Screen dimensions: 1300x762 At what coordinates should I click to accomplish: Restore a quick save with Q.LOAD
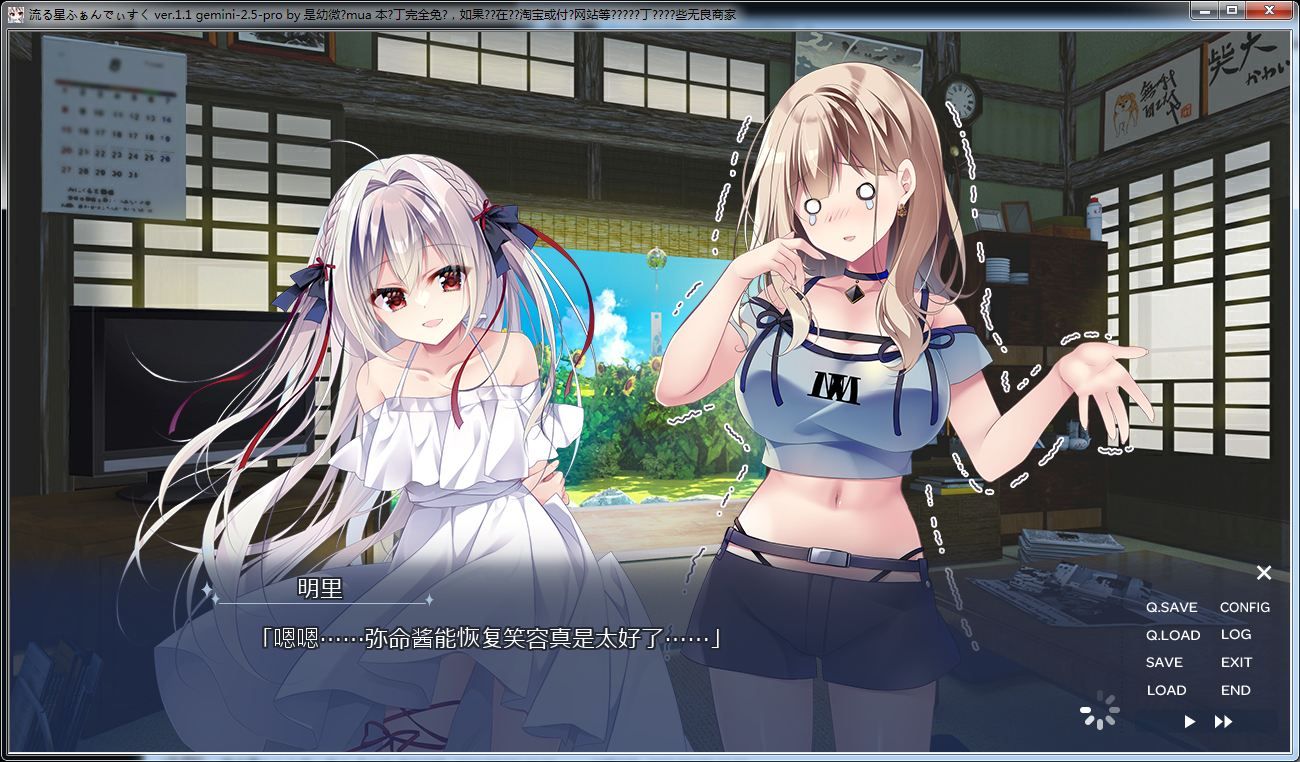click(x=1175, y=634)
